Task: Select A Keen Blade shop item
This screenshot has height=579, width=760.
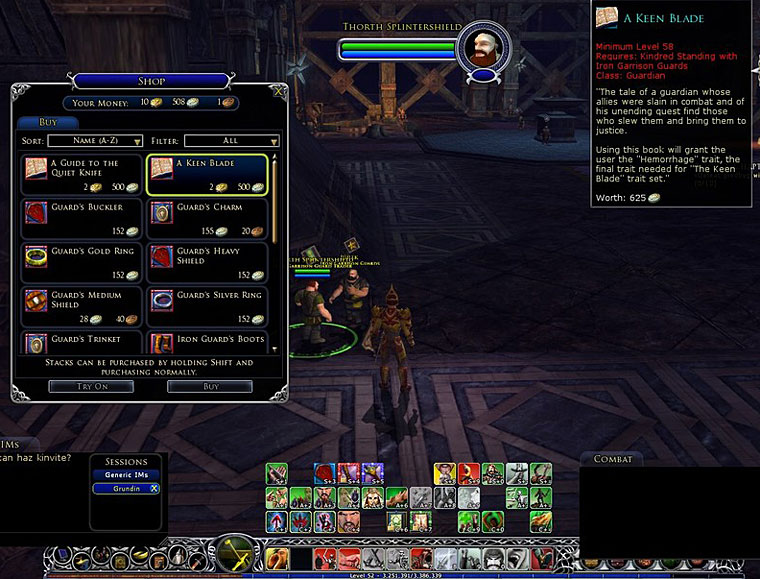Action: (x=207, y=174)
